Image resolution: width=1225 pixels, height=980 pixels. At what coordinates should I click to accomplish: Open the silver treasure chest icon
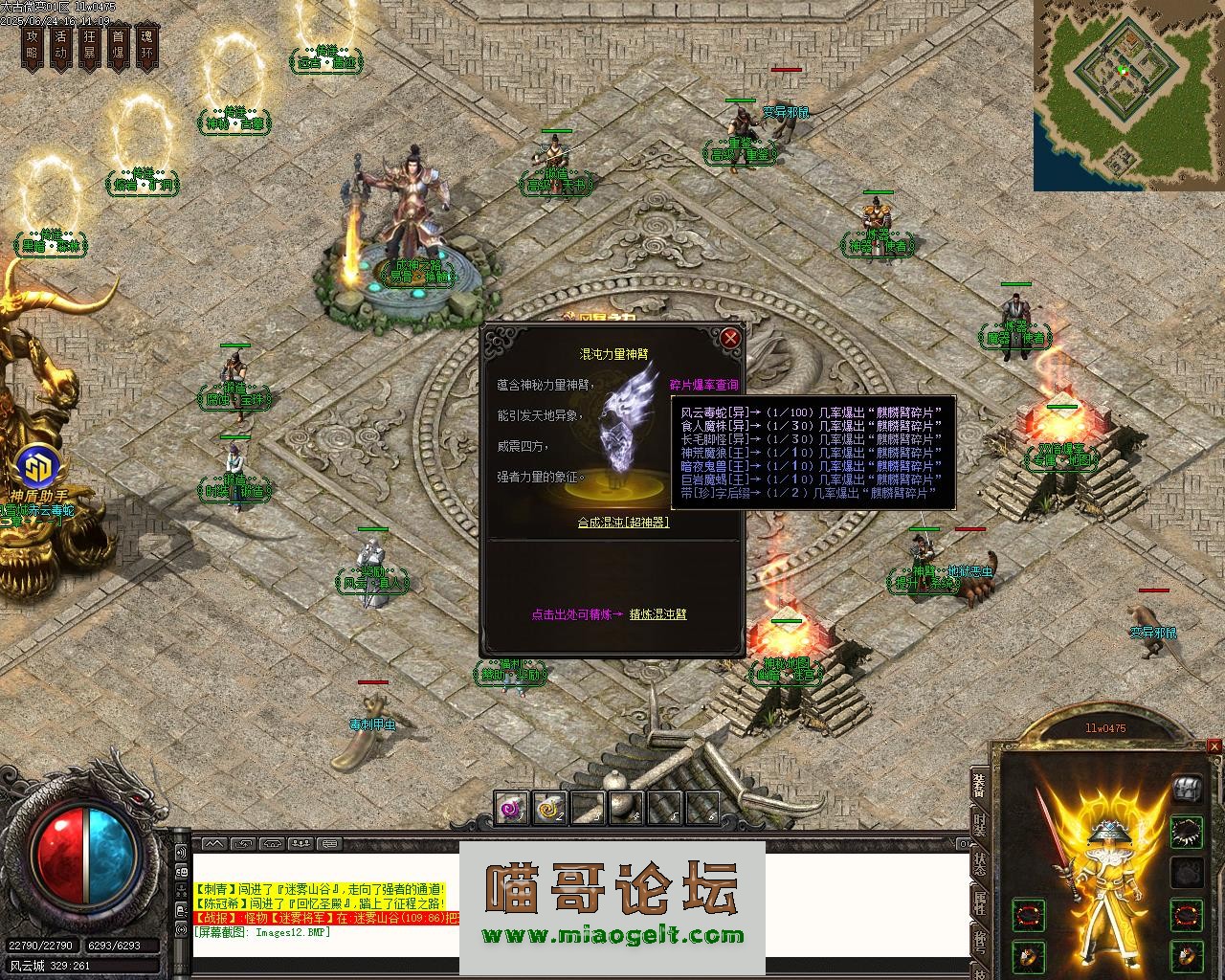tap(1187, 787)
